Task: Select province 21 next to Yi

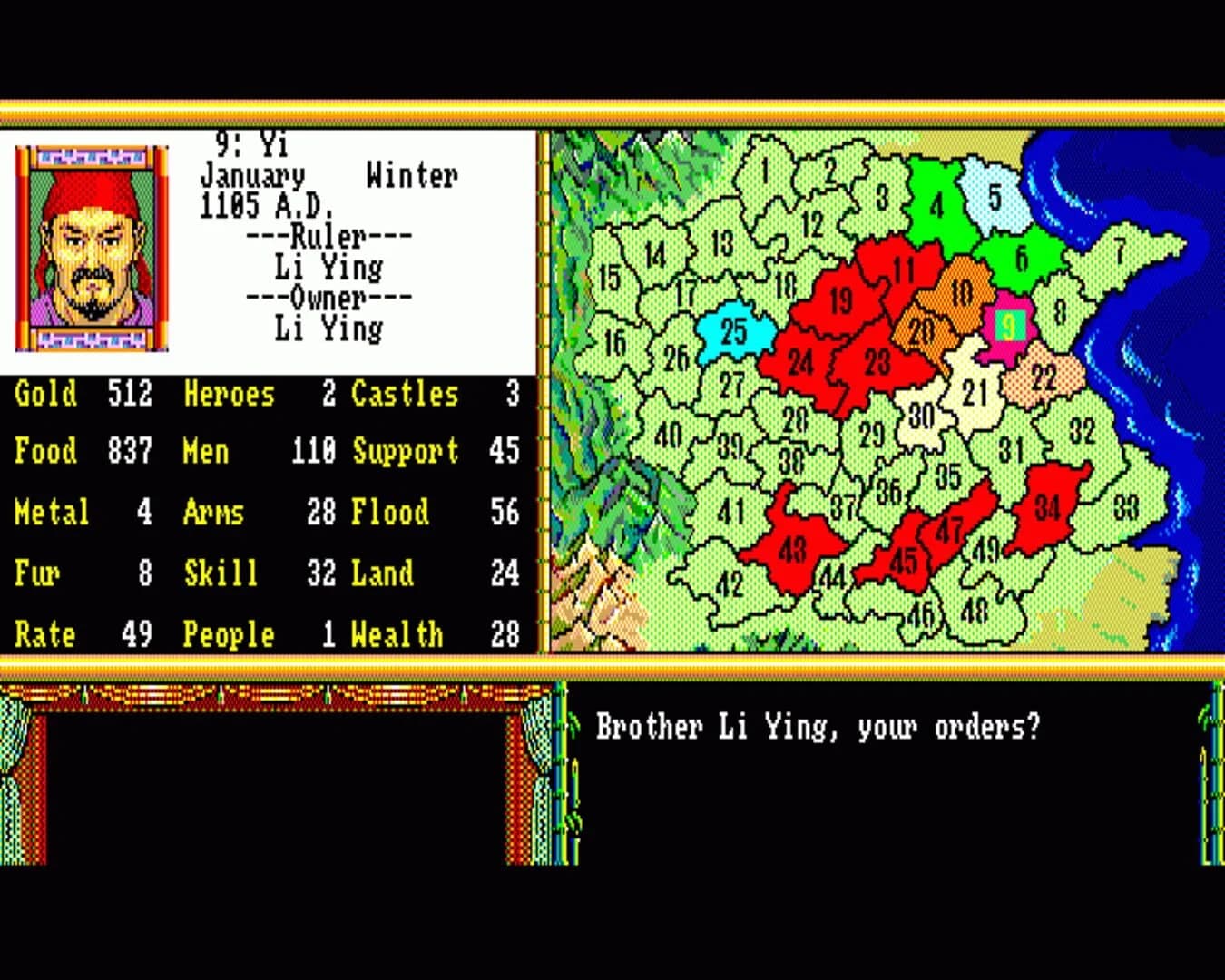Action: pos(975,392)
